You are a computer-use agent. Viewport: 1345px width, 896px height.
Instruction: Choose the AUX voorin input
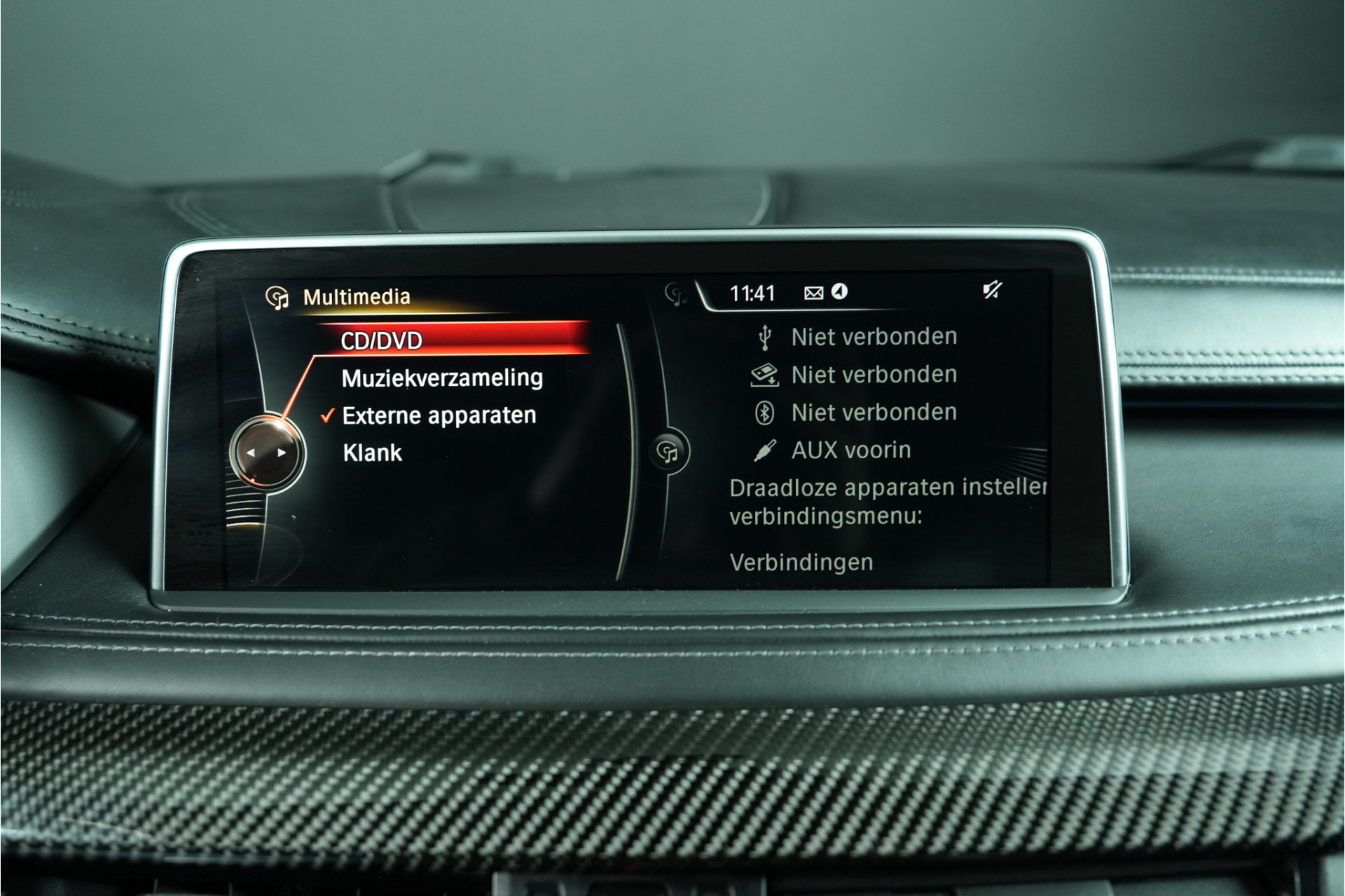click(850, 450)
